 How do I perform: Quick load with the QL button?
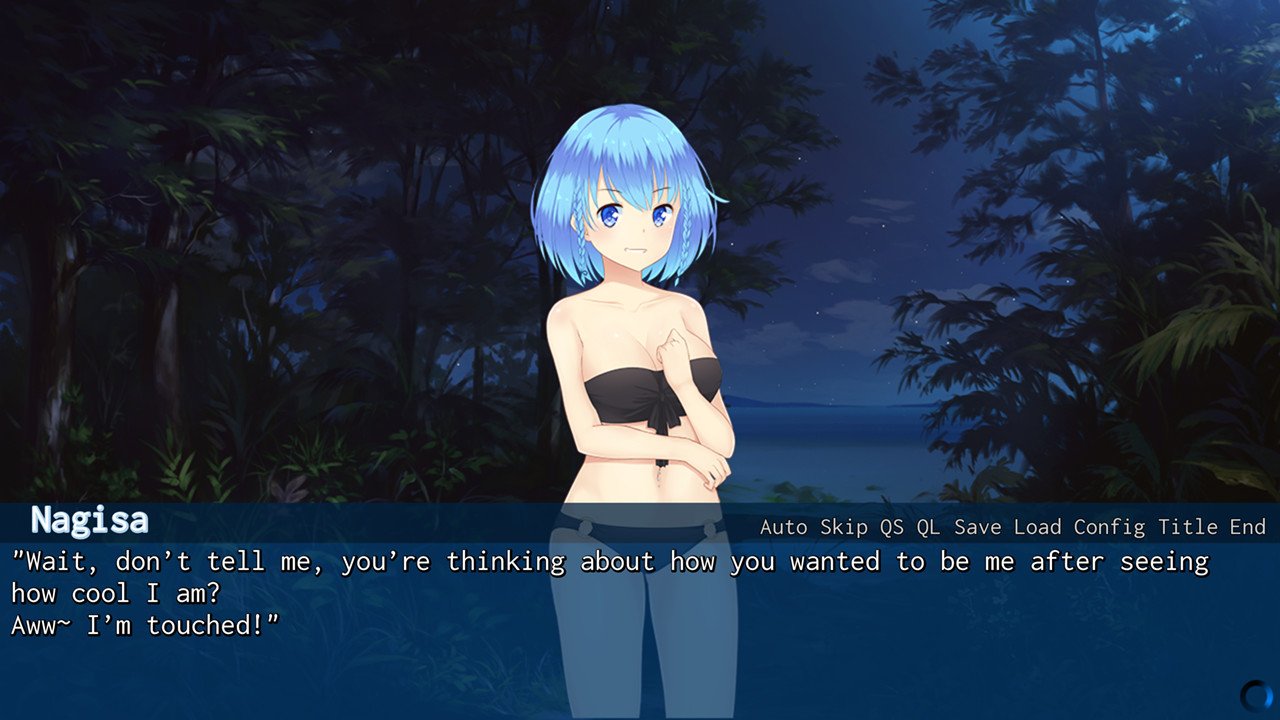(928, 527)
